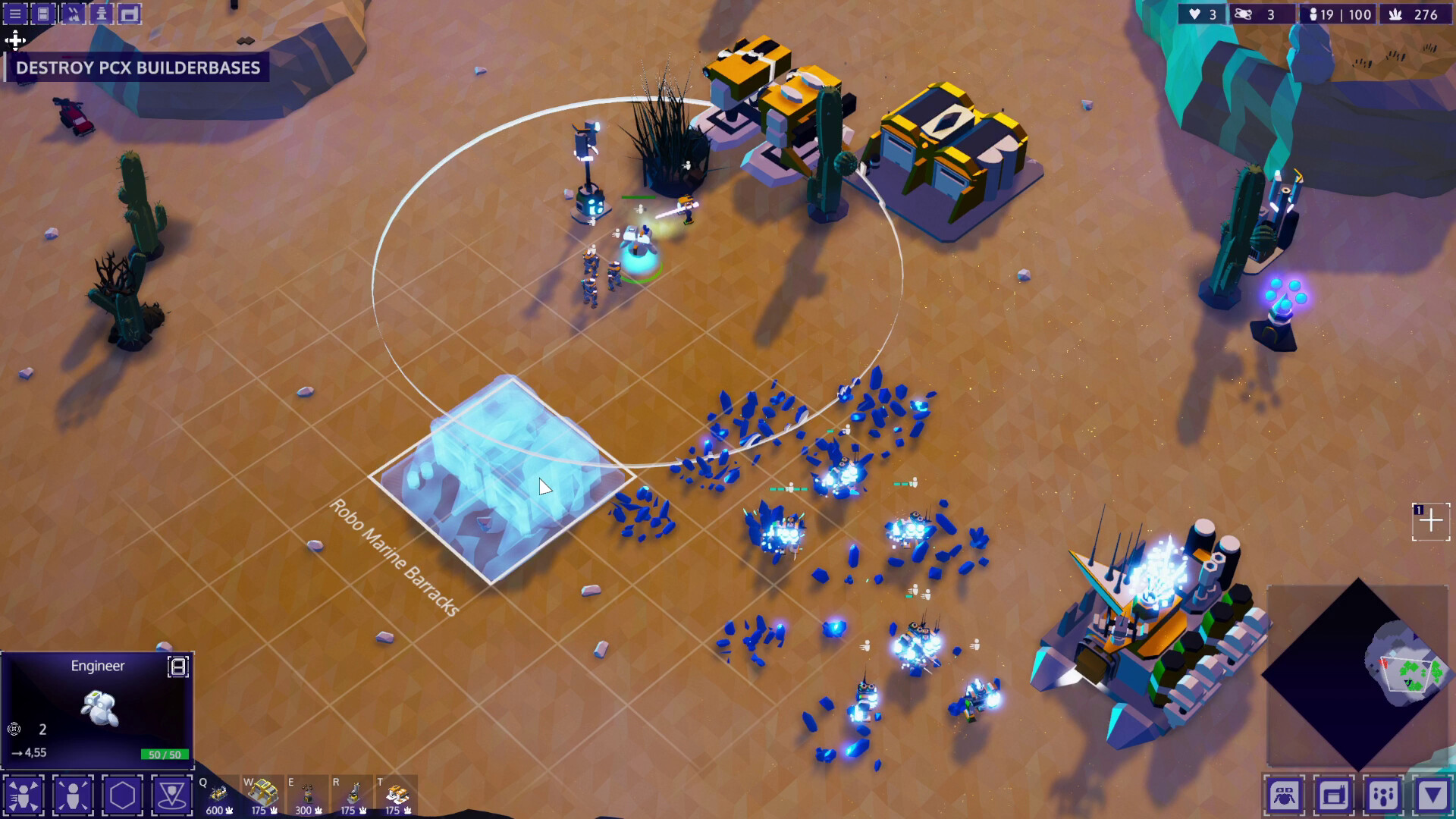Toggle the rally point shield command
The image size is (1456, 819).
pyautogui.click(x=173, y=794)
